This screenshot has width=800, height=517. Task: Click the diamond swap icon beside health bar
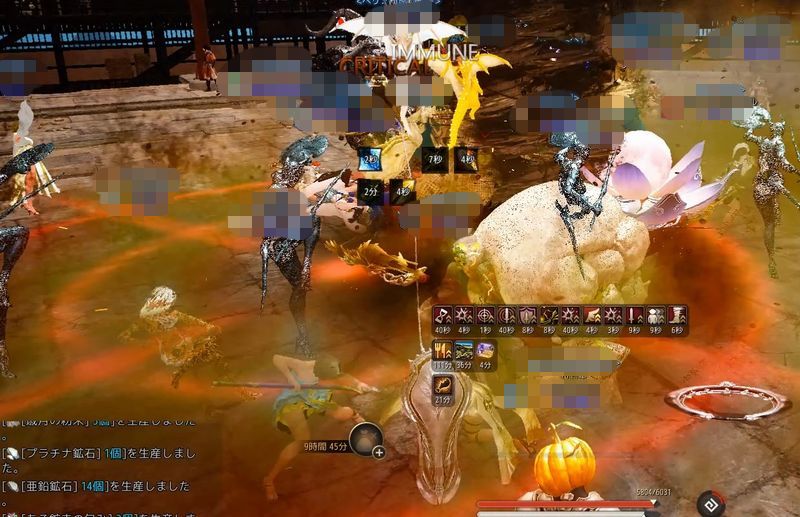(711, 504)
